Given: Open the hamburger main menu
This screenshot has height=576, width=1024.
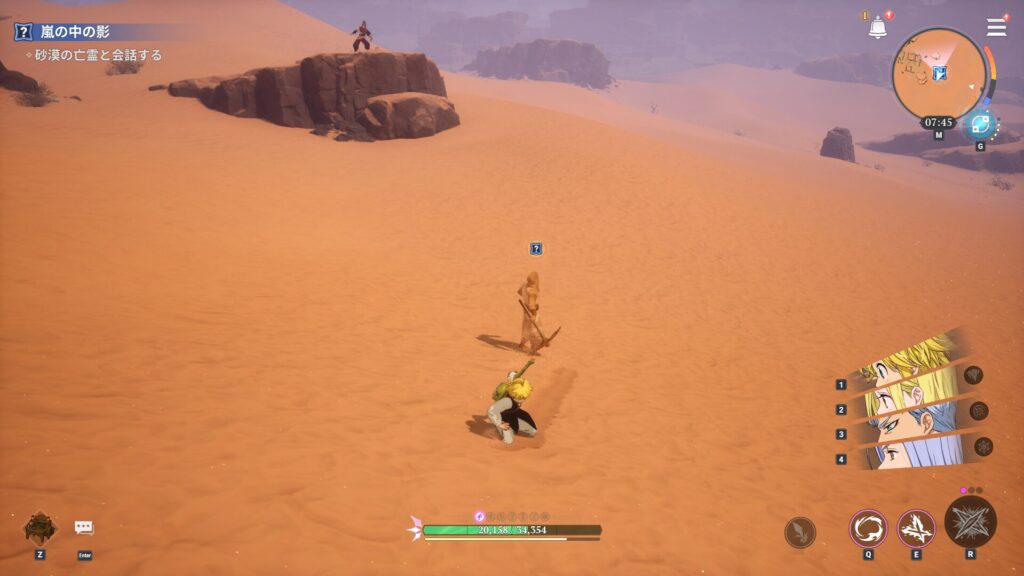Looking at the screenshot, I should (x=996, y=27).
